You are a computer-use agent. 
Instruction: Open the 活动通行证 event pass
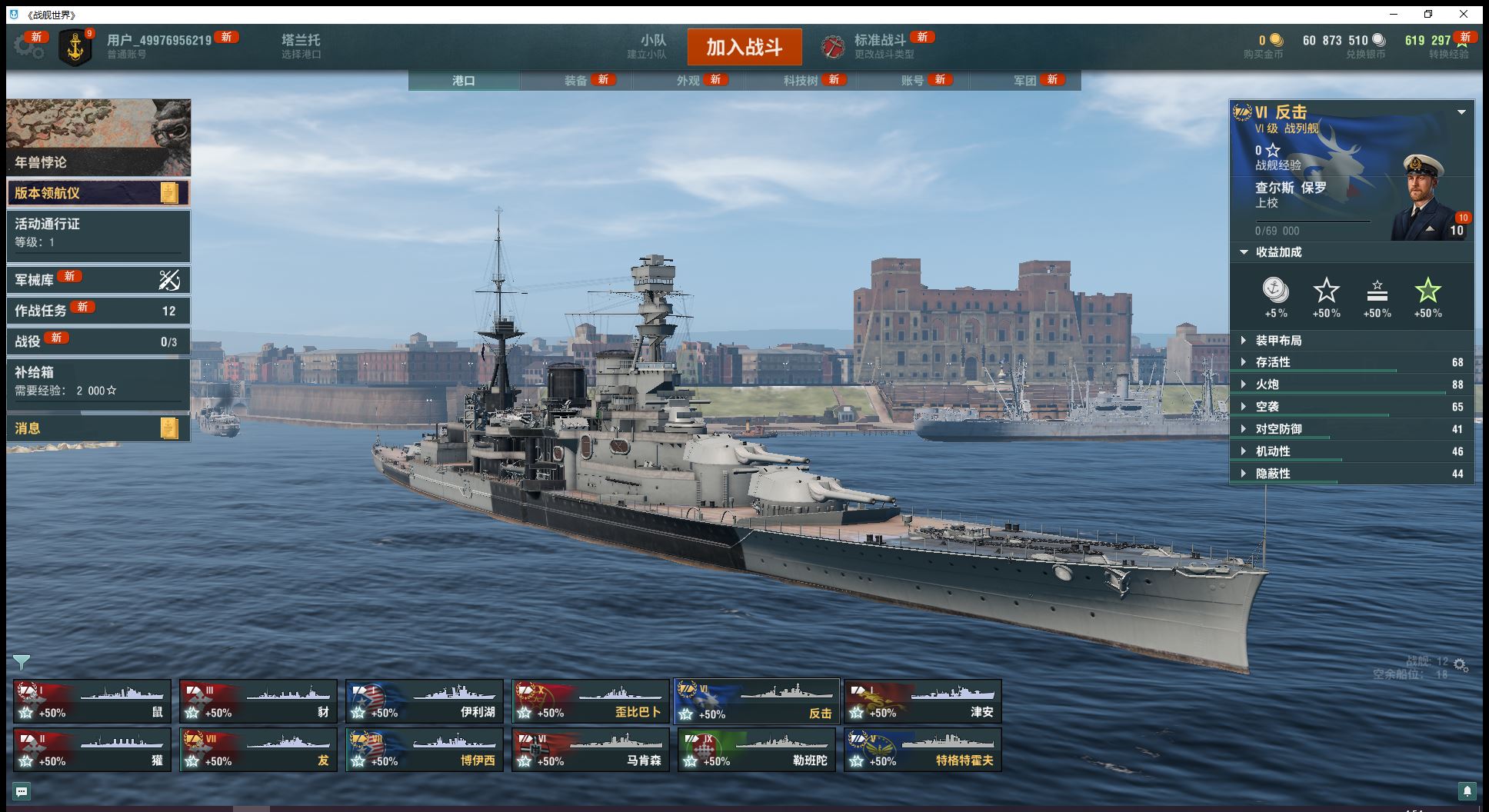click(x=98, y=233)
